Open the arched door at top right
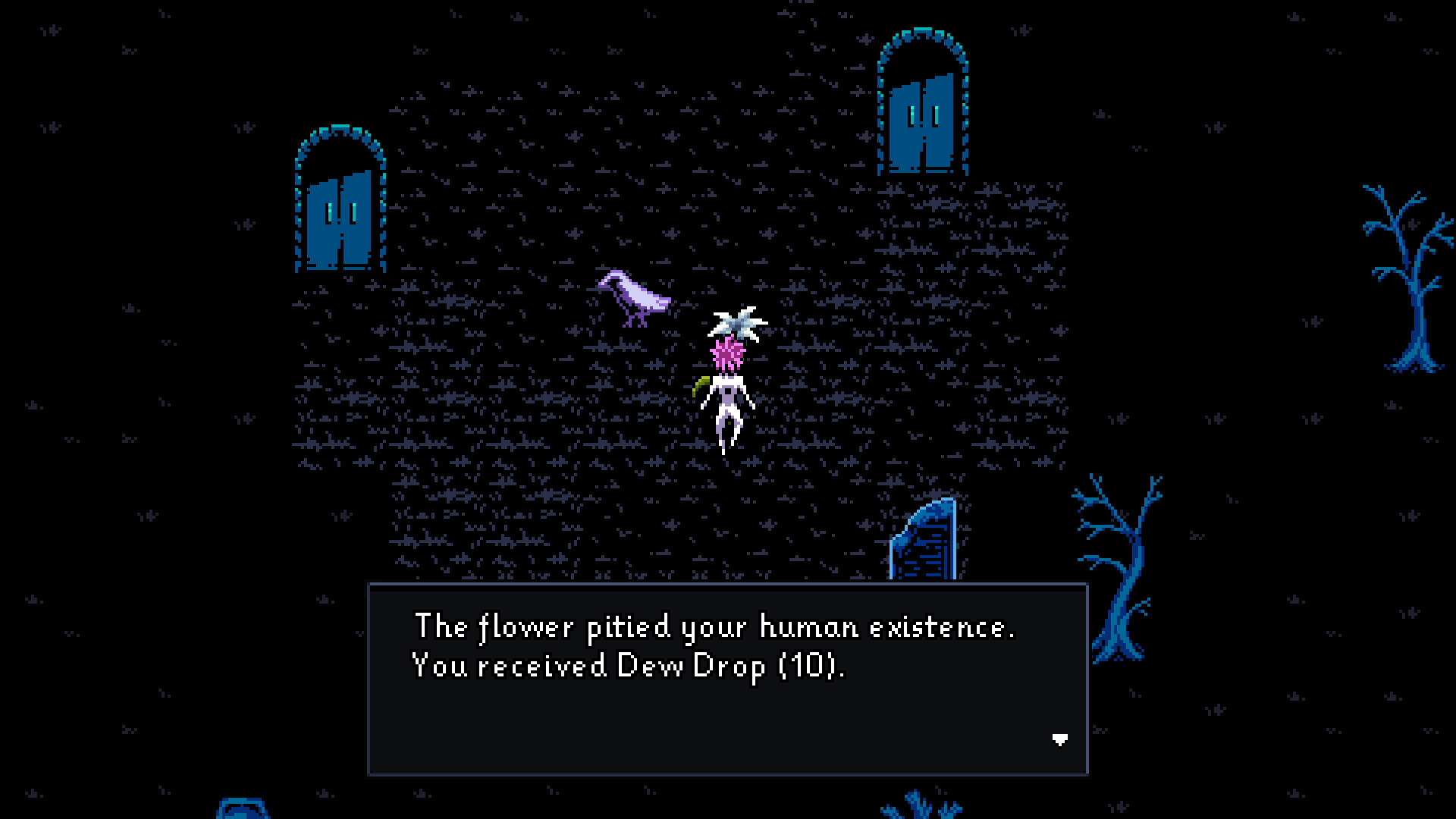Screen dimensions: 1456x819 coord(920,125)
